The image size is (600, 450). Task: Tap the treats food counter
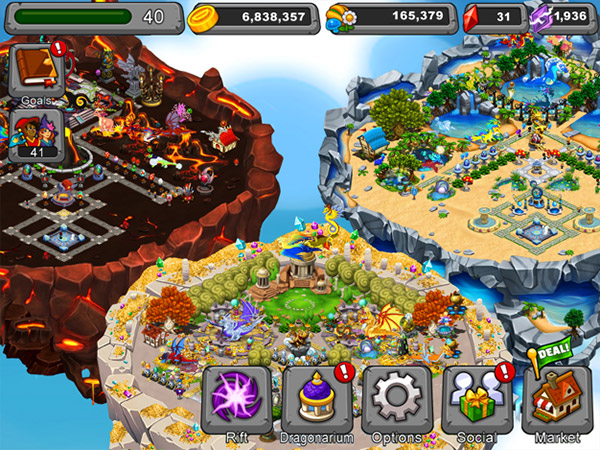point(390,17)
